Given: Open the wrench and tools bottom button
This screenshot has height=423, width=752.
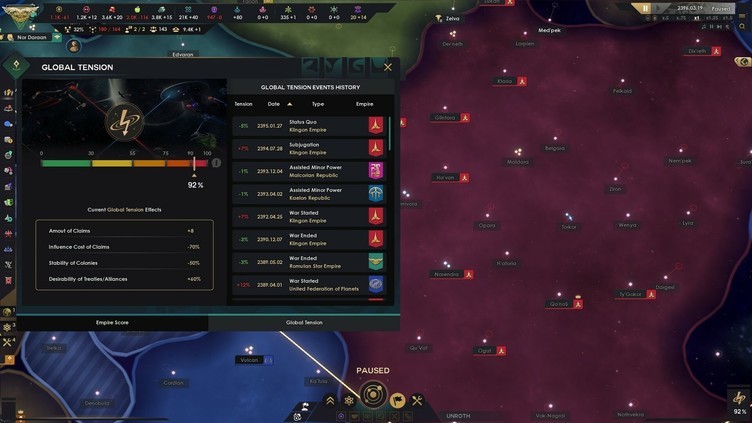Looking at the screenshot, I should [417, 401].
